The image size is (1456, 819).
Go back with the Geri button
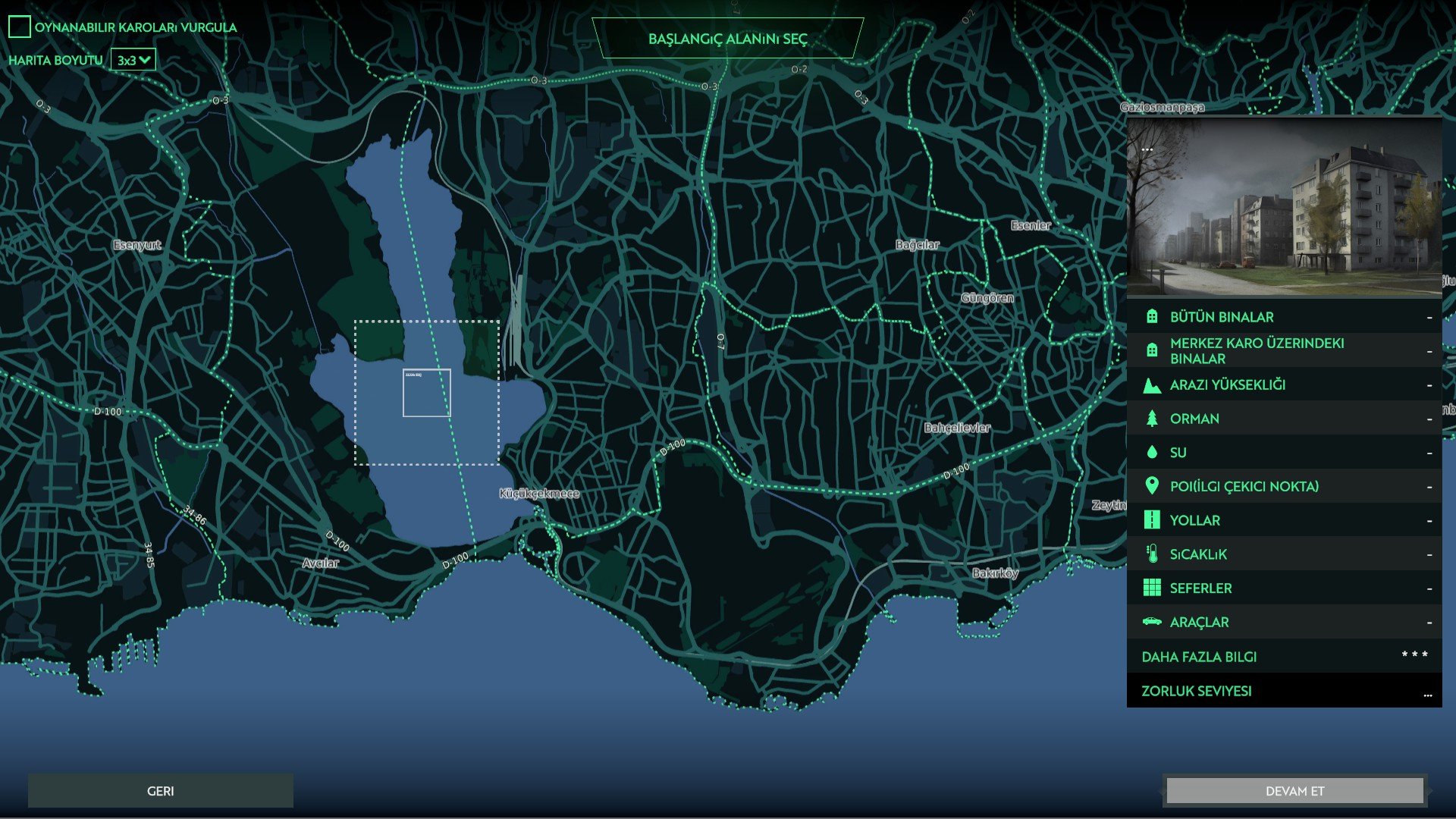160,791
